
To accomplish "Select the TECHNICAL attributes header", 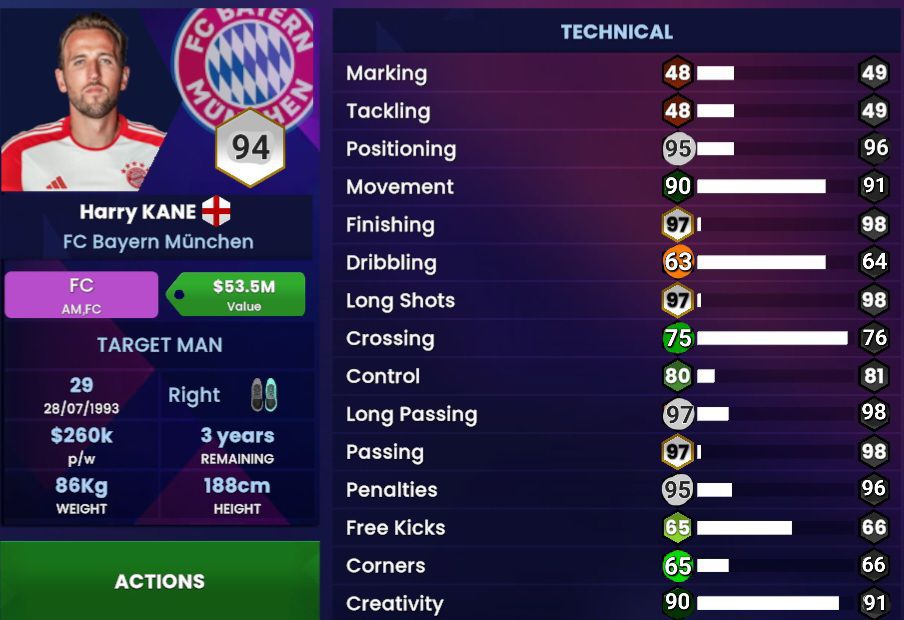I will [616, 32].
